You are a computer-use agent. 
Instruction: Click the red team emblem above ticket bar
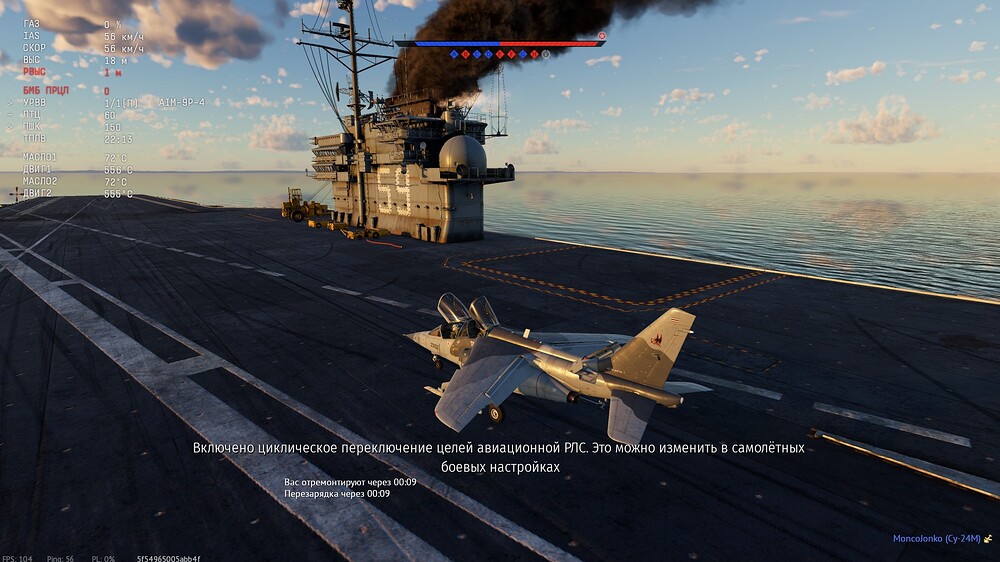pos(602,35)
